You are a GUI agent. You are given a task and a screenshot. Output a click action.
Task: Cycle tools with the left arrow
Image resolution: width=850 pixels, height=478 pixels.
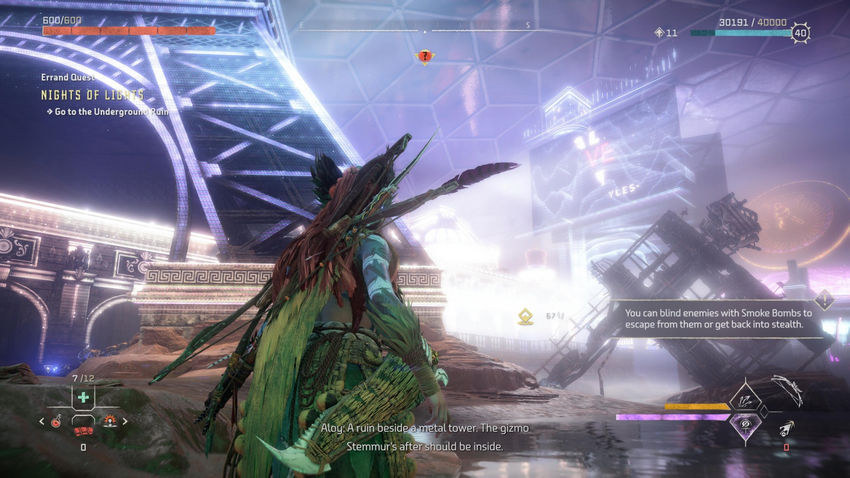pyautogui.click(x=42, y=421)
